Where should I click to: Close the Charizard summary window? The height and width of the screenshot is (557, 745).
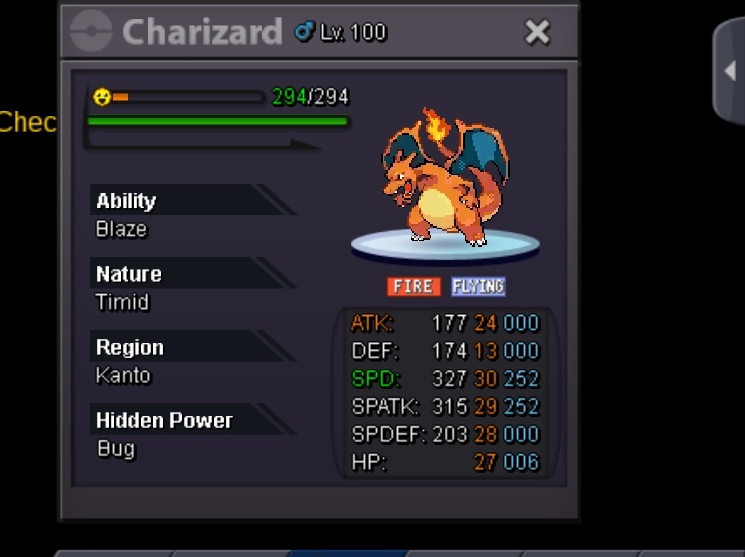coord(537,32)
